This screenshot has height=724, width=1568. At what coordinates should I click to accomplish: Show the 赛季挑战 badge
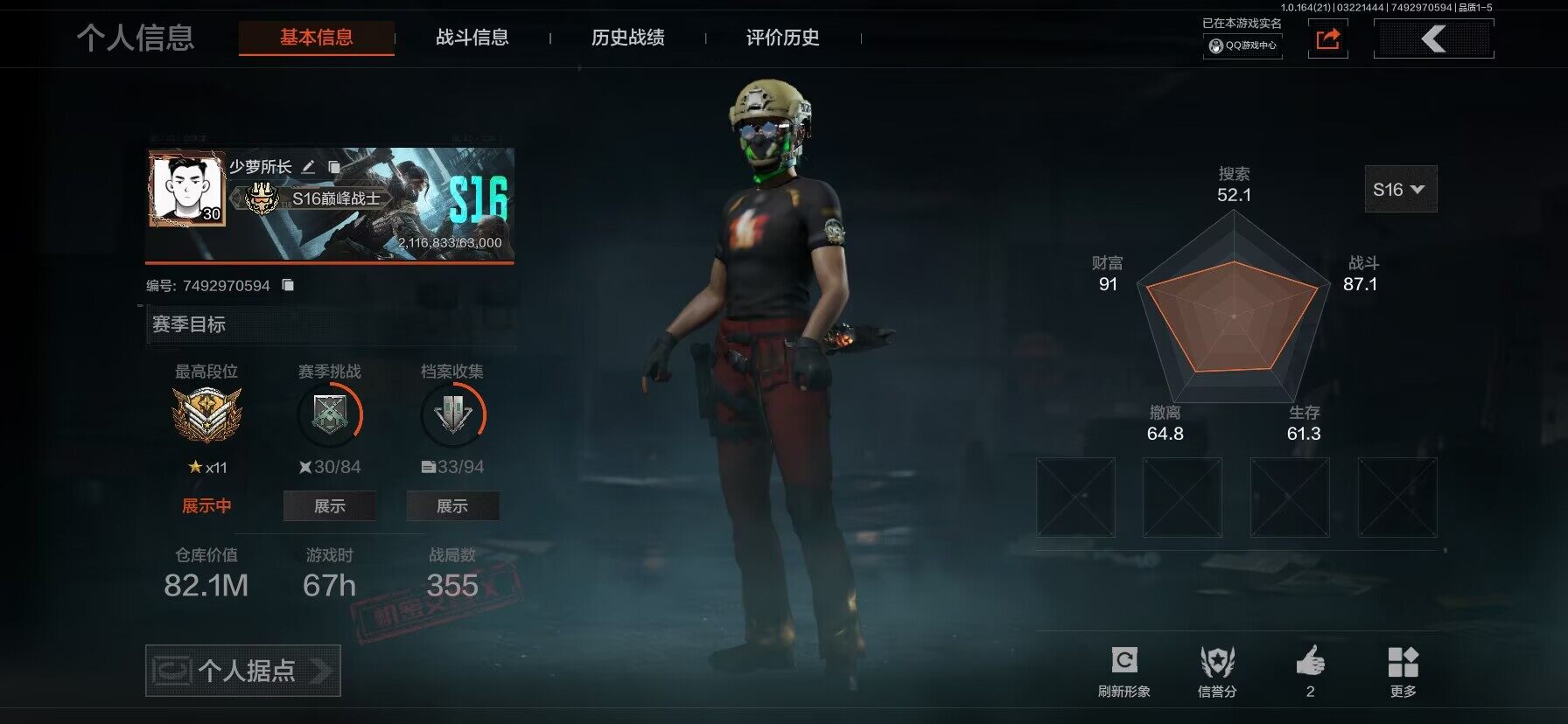pyautogui.click(x=329, y=506)
